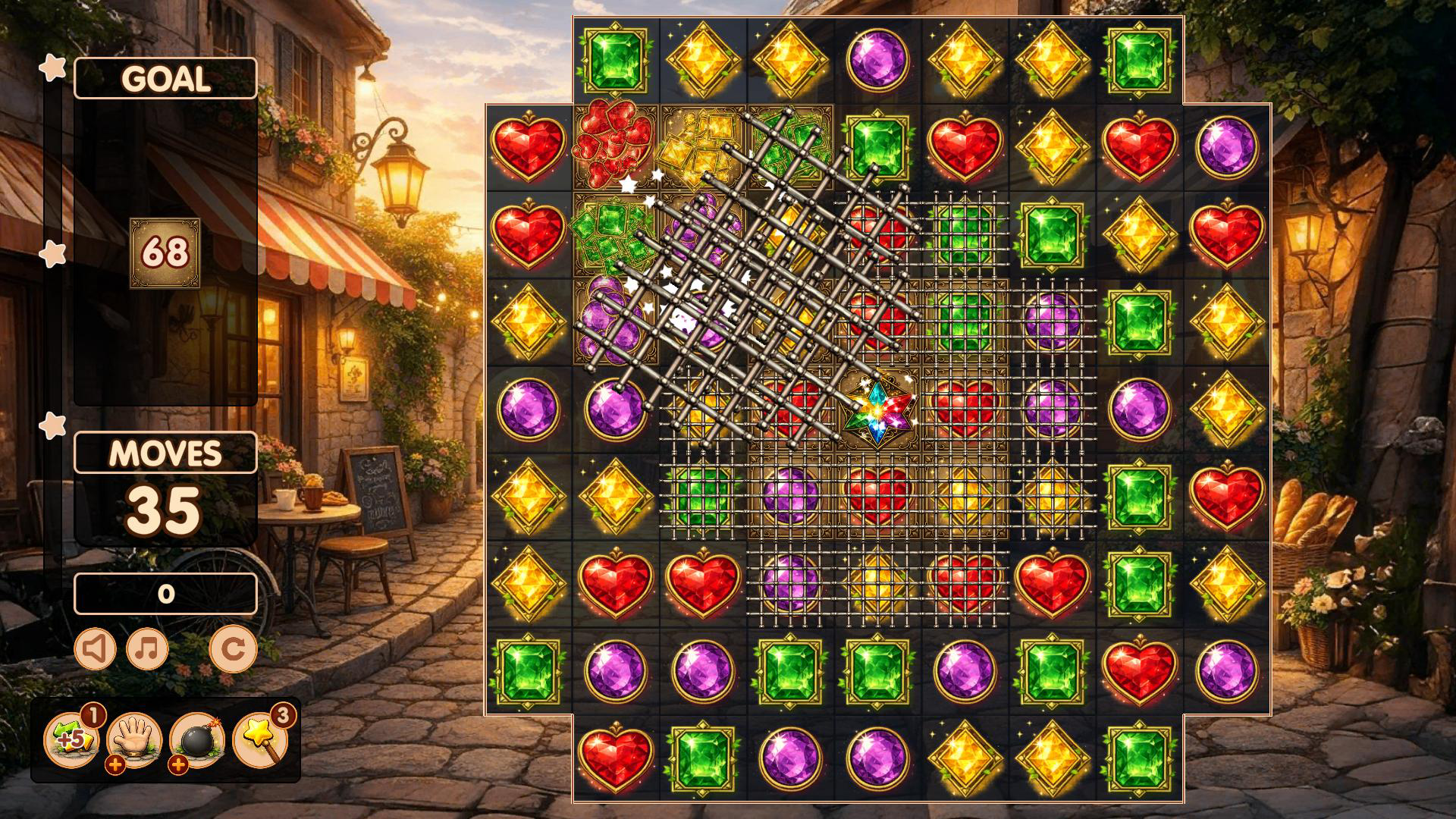Click the goal tile showing 68

click(x=165, y=254)
